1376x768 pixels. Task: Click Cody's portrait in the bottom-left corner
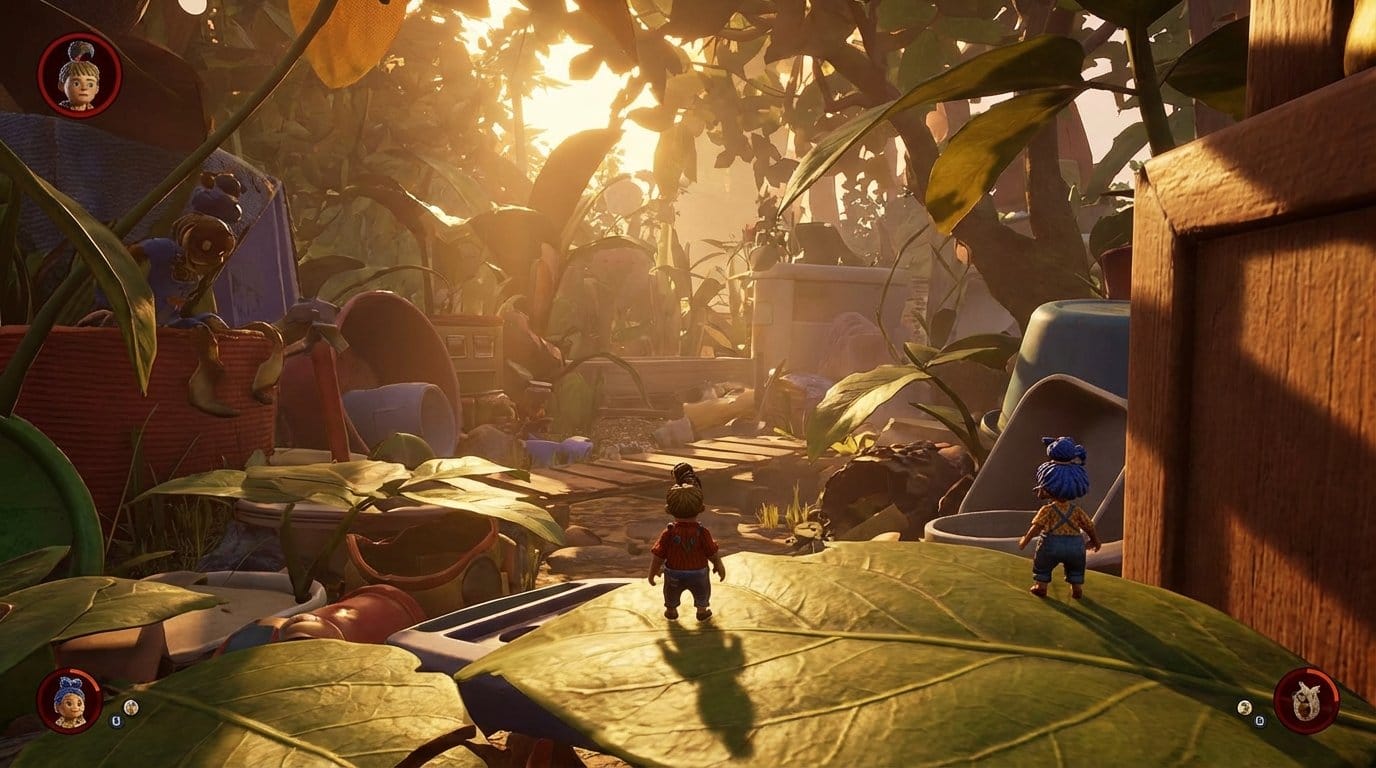point(68,700)
